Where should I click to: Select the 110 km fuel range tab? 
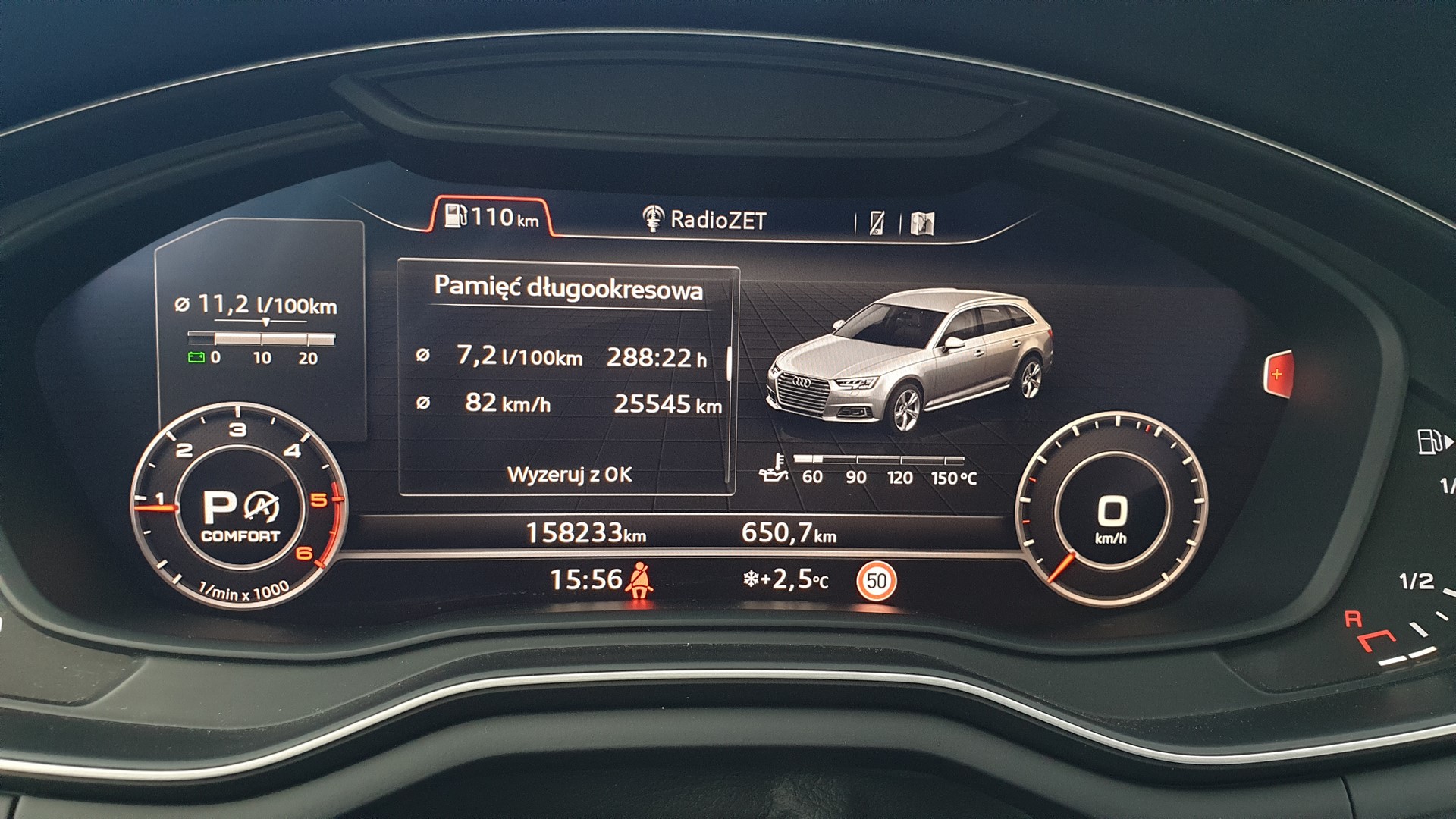[491, 218]
